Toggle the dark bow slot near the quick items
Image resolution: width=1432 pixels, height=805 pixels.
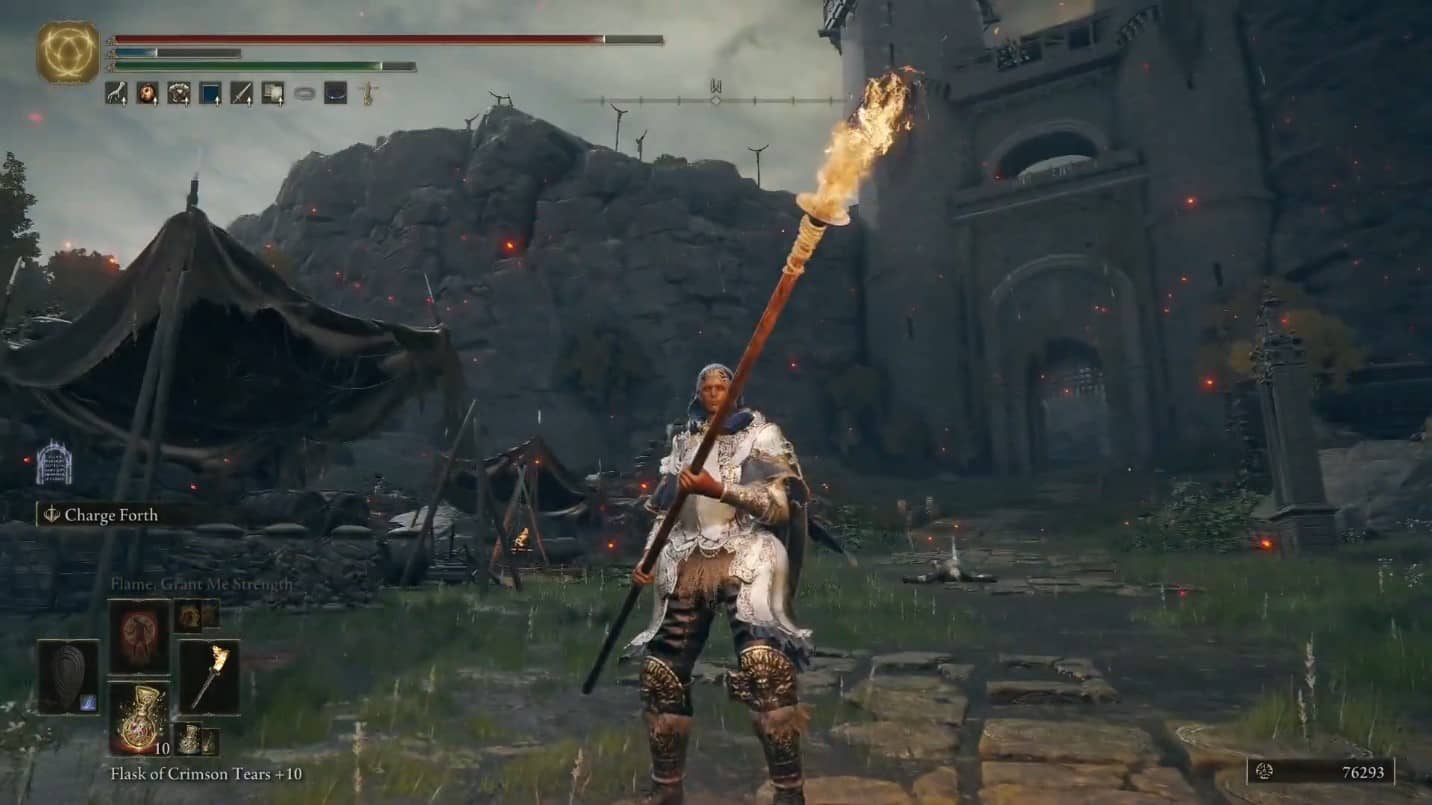335,93
